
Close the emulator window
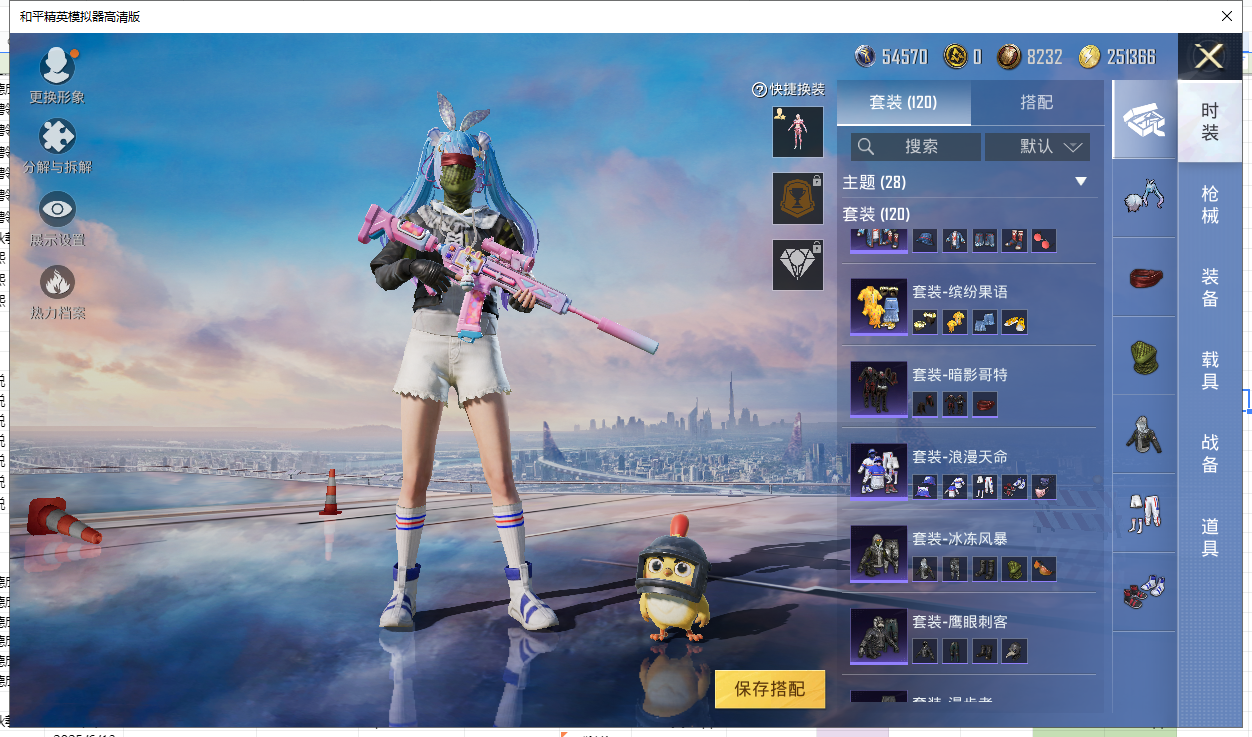[1227, 16]
